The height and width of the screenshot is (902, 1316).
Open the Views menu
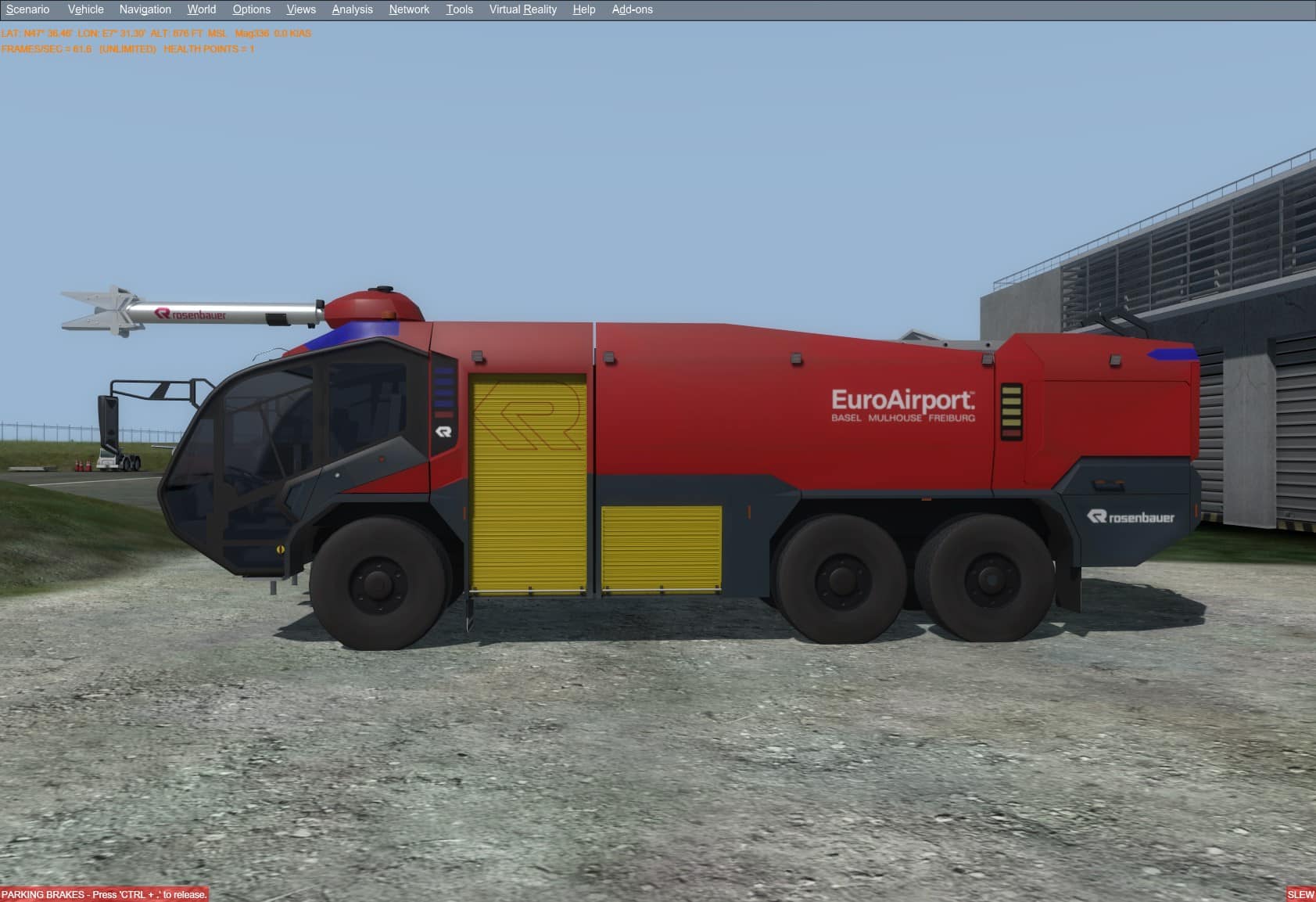(x=301, y=9)
